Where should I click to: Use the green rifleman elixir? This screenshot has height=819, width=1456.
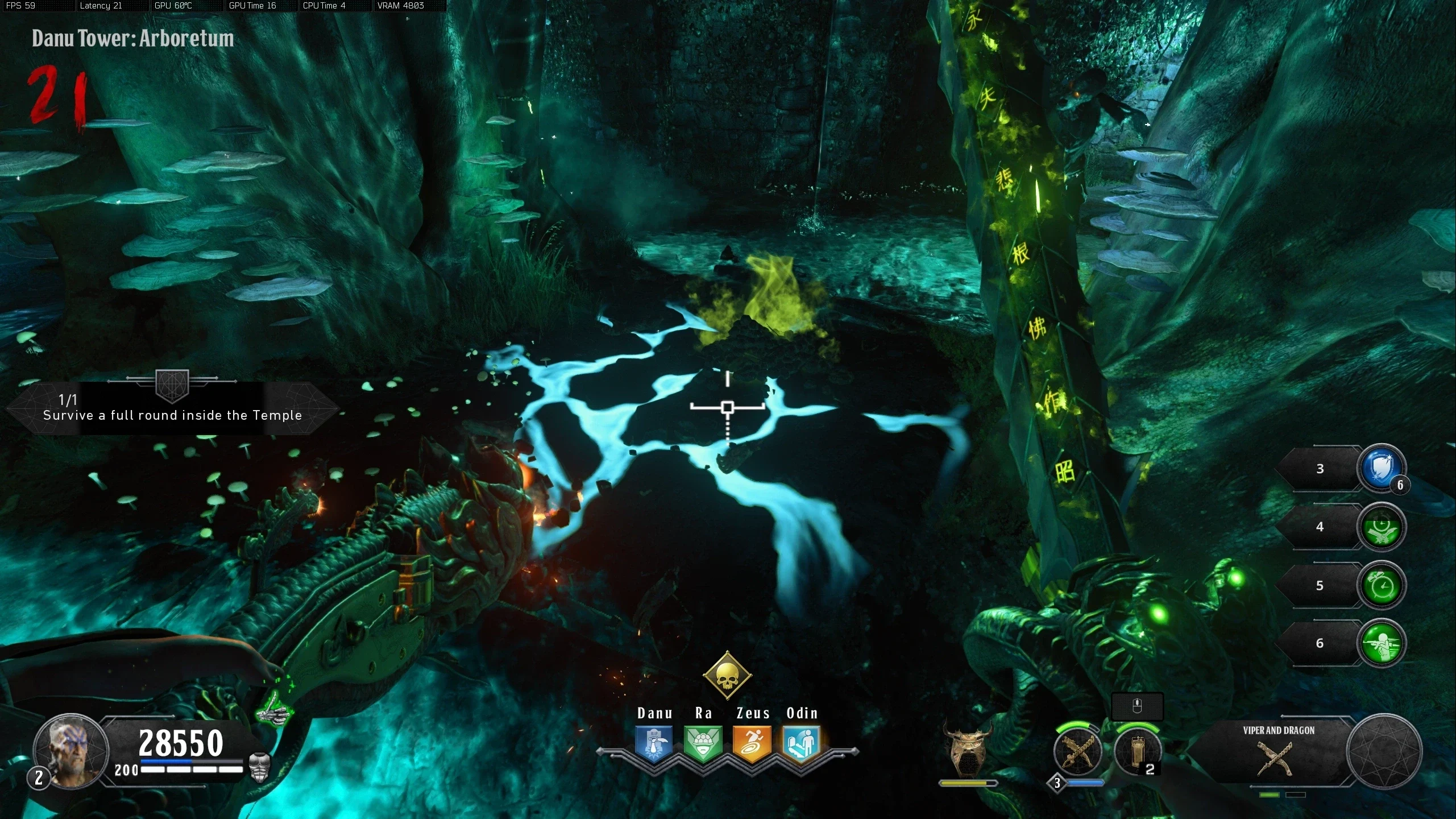(1381, 644)
